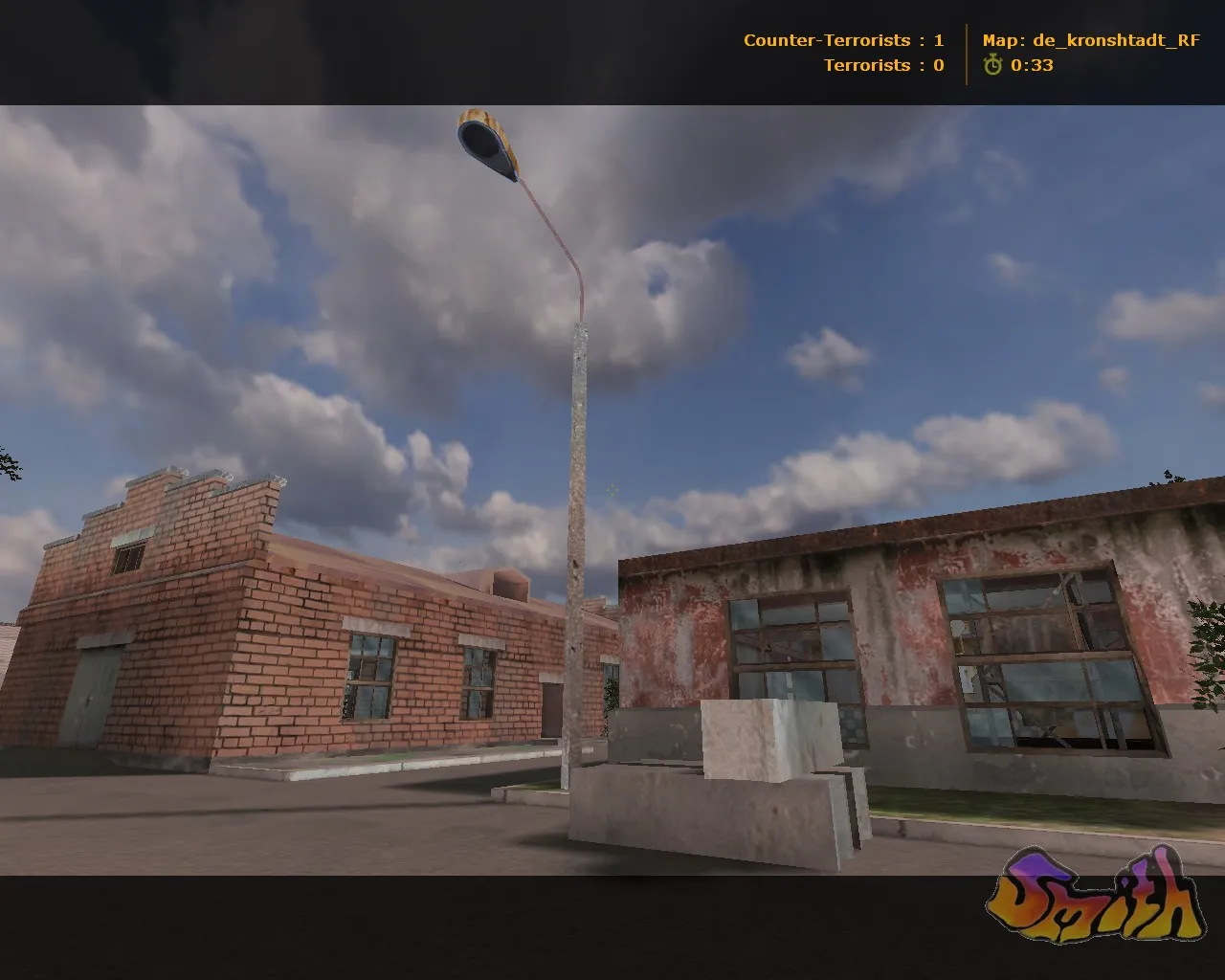
Task: Click the small attic window atop the brick facade
Action: [127, 556]
